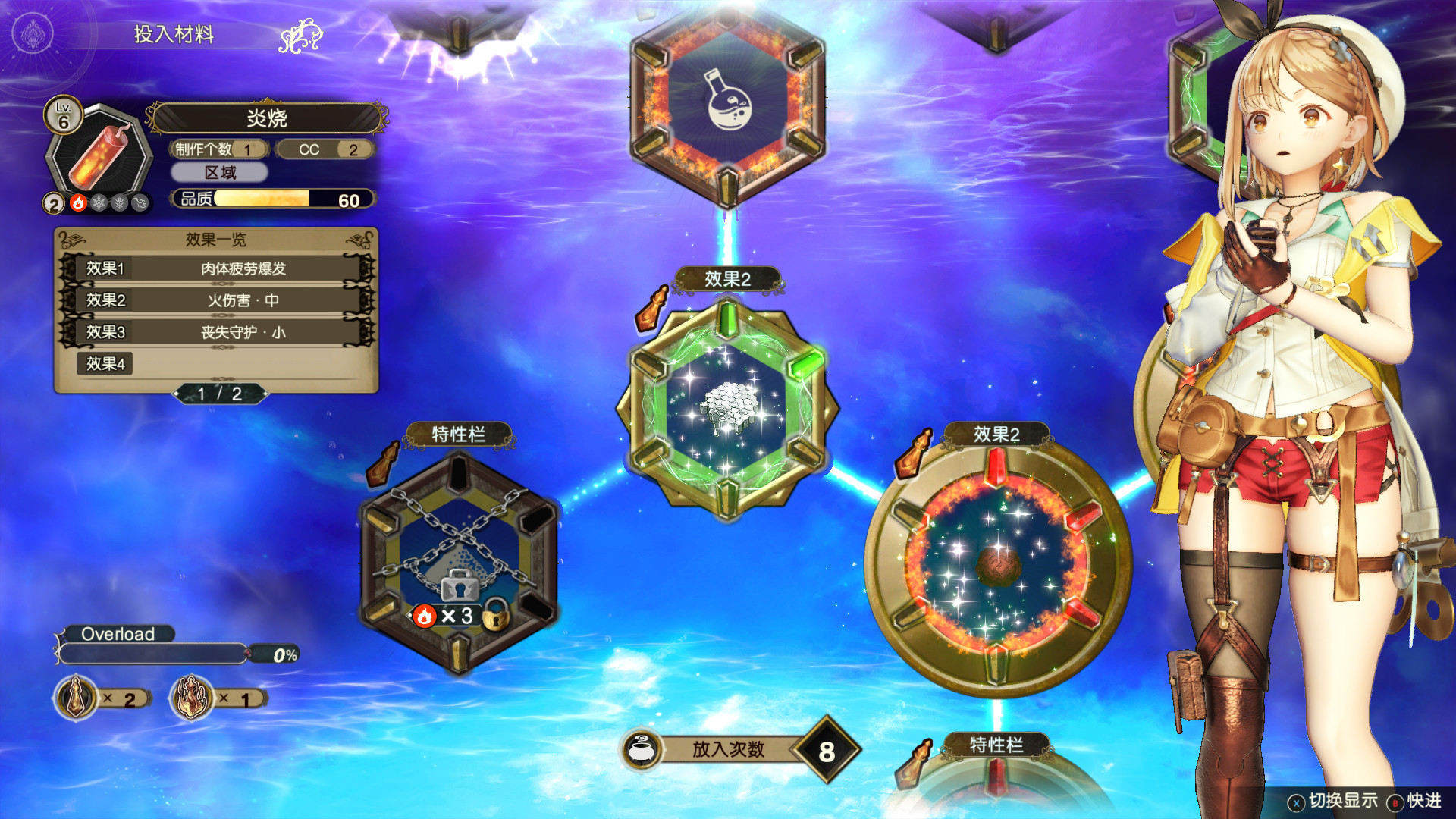Expand the 效果4 entry in the effect list

[x=105, y=364]
